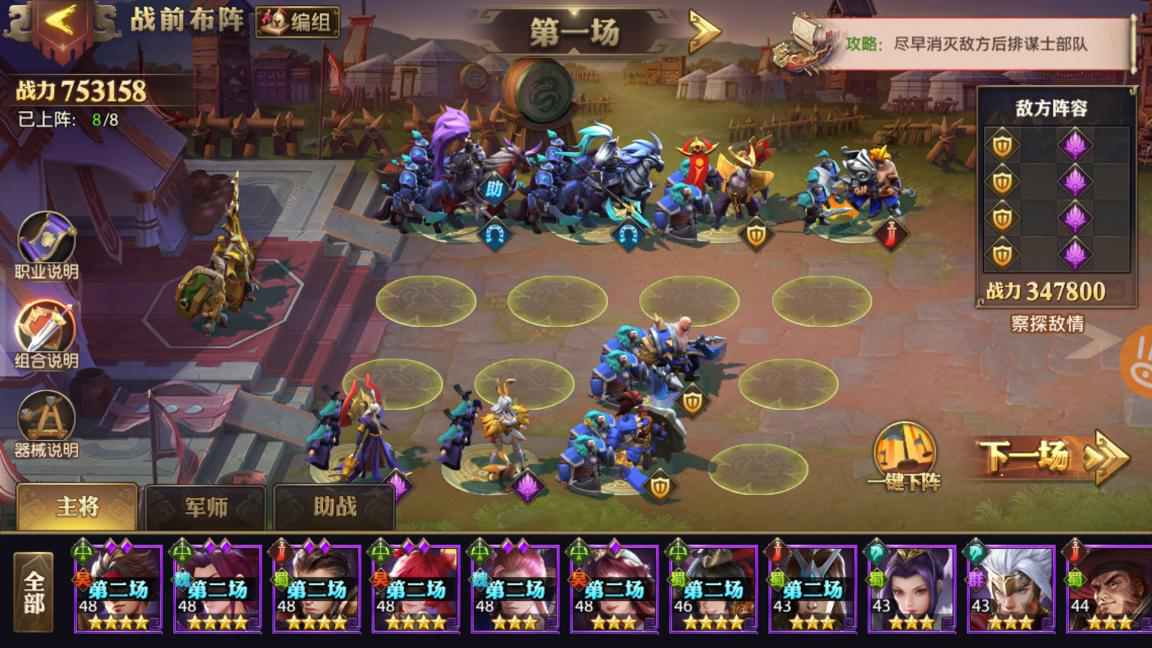Click 一键下阵 to remove all units
Viewport: 1152px width, 648px height.
904,457
